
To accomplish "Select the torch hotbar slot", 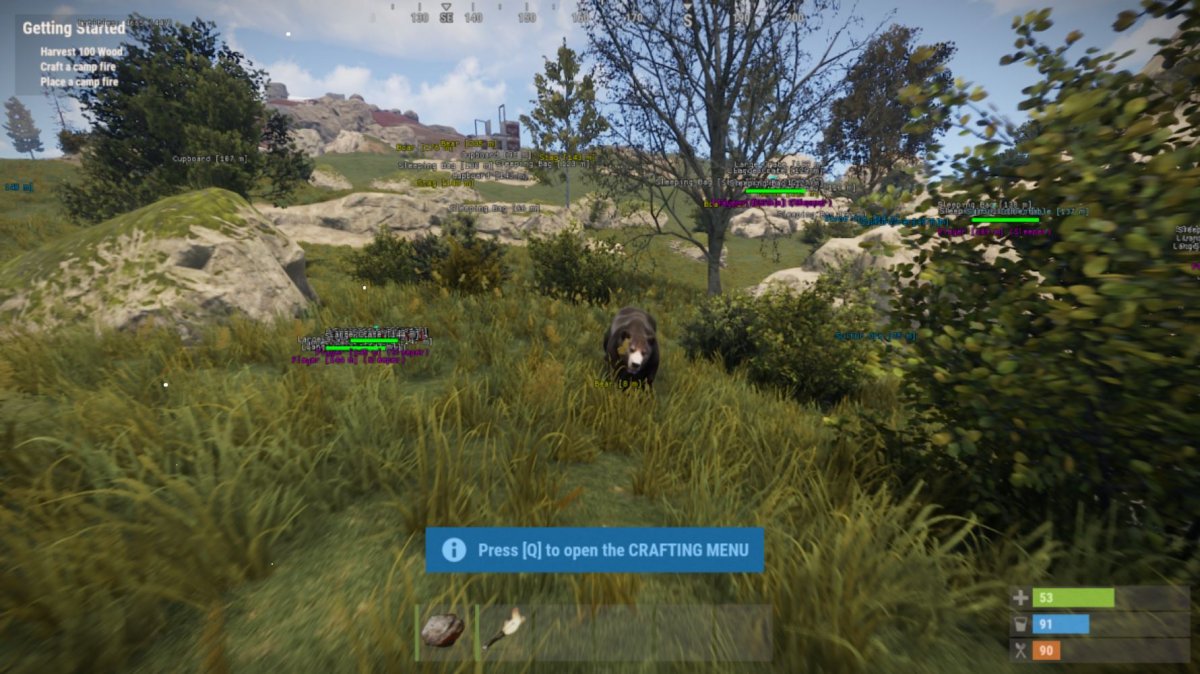I will tap(505, 631).
